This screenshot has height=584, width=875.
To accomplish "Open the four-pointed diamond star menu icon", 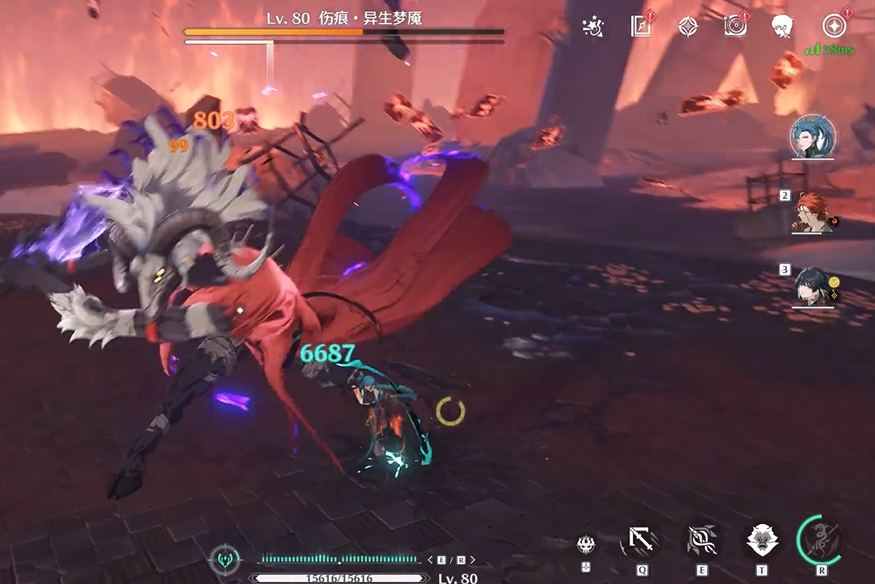I will coord(688,26).
